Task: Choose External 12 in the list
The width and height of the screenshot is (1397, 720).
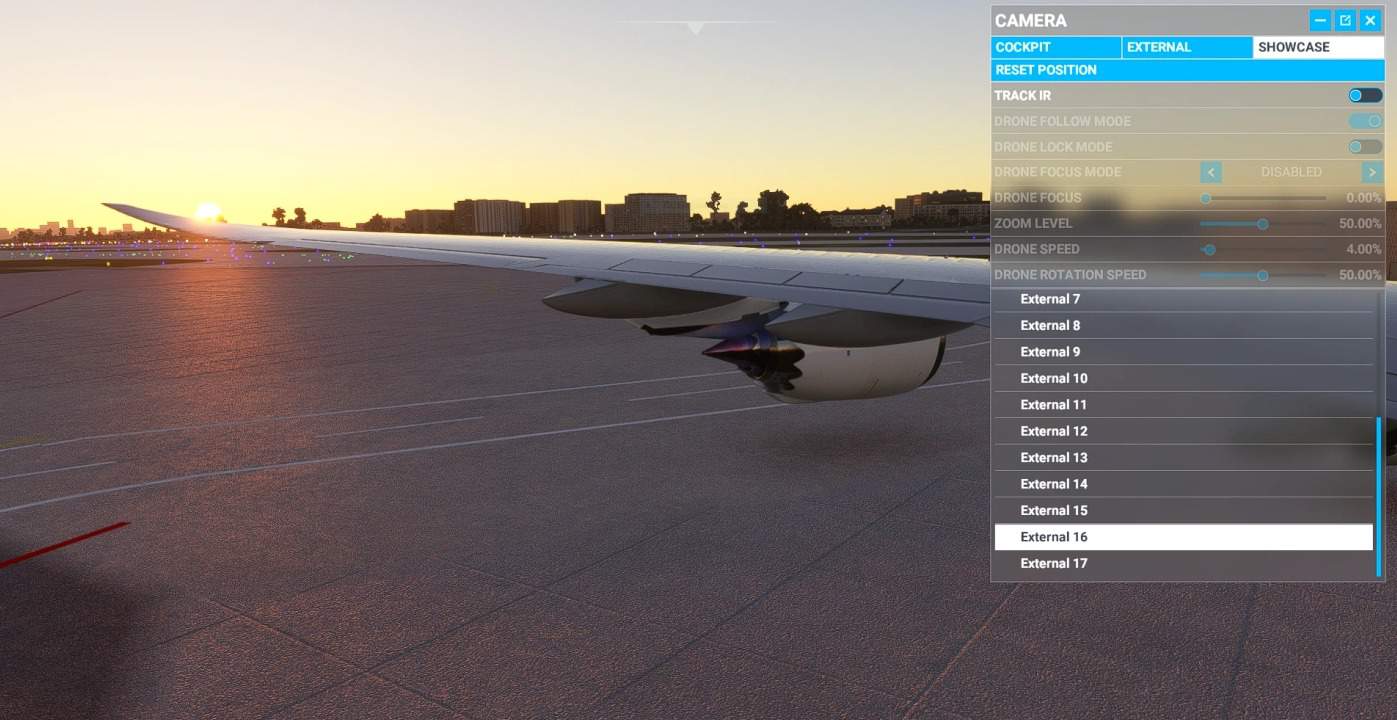Action: click(x=1183, y=431)
